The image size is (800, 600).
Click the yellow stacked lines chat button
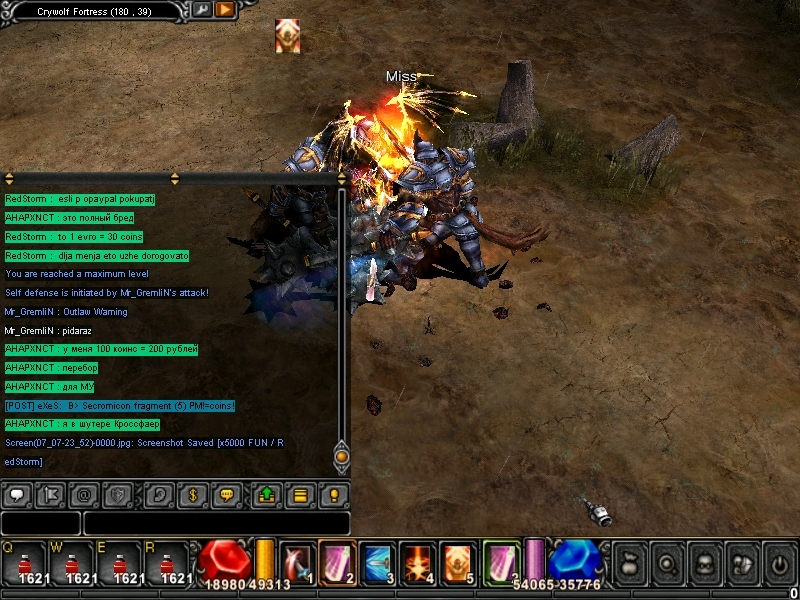(x=300, y=494)
